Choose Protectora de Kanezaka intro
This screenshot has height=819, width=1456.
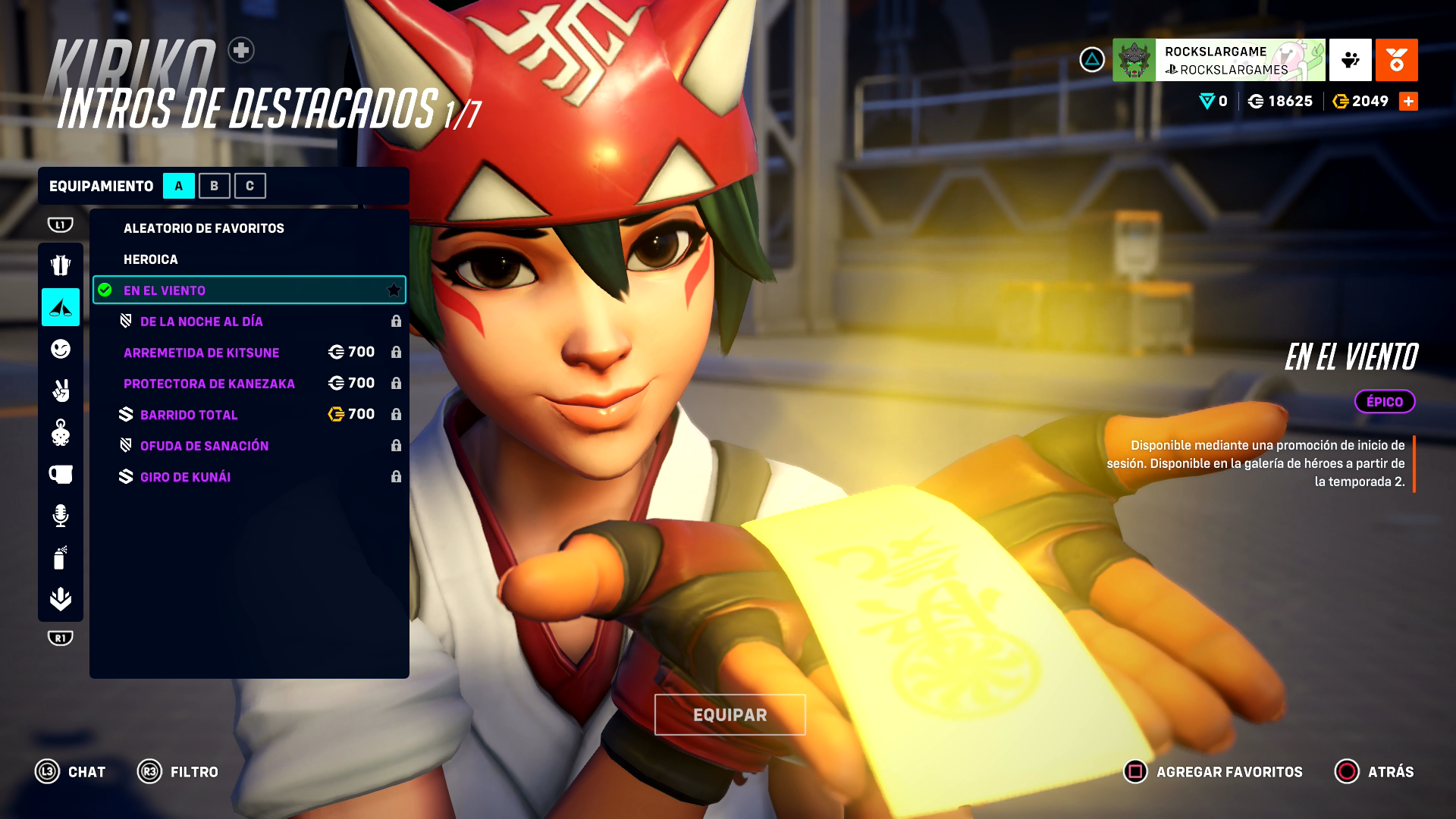pyautogui.click(x=209, y=384)
